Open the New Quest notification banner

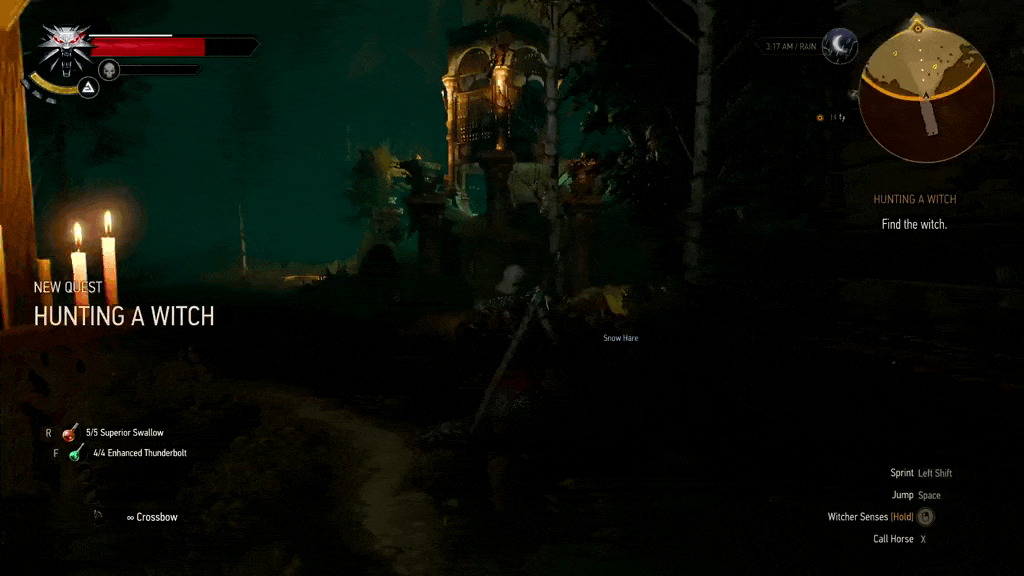(x=123, y=305)
